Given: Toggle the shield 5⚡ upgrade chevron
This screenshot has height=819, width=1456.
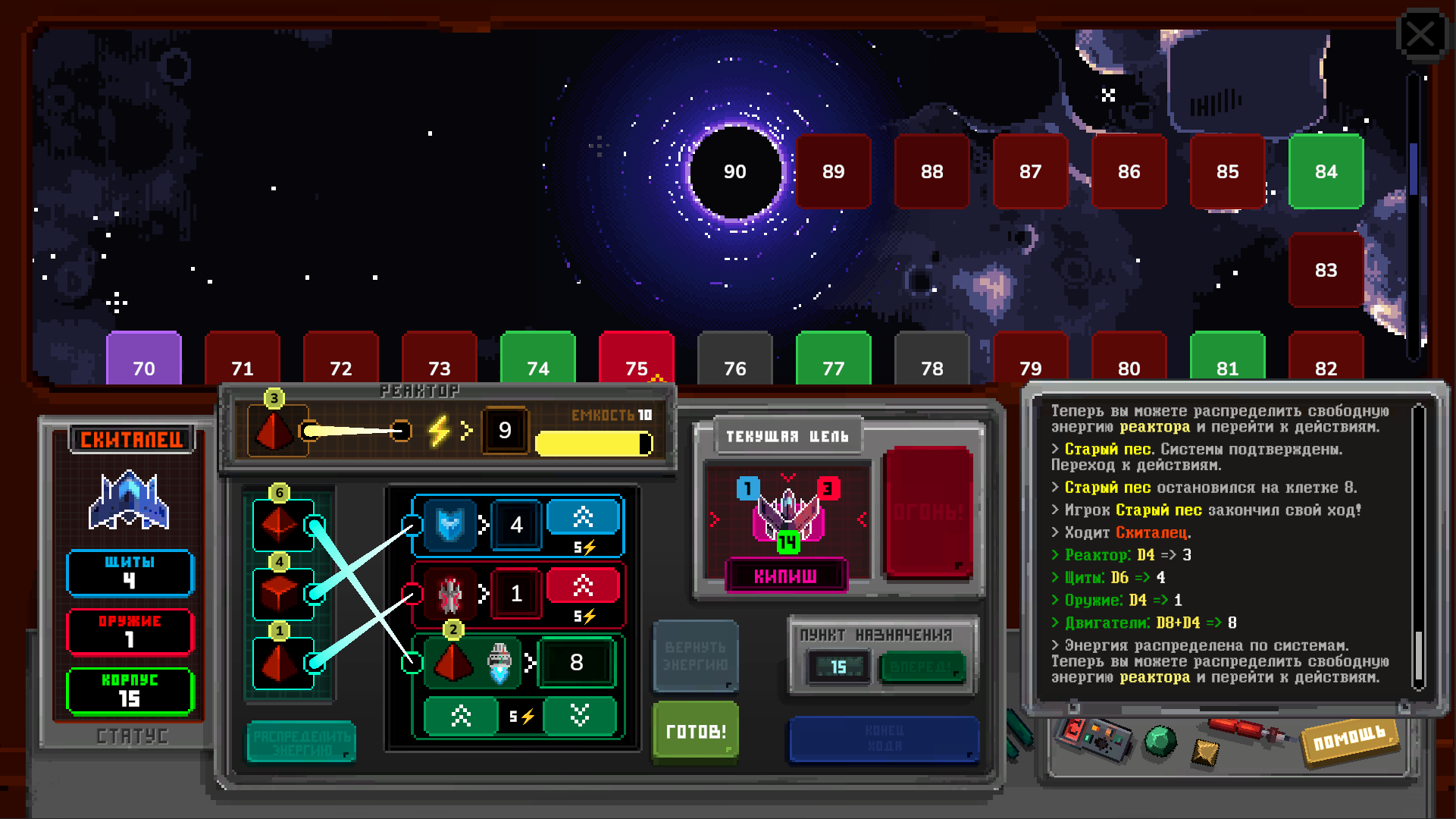Looking at the screenshot, I should 584,516.
